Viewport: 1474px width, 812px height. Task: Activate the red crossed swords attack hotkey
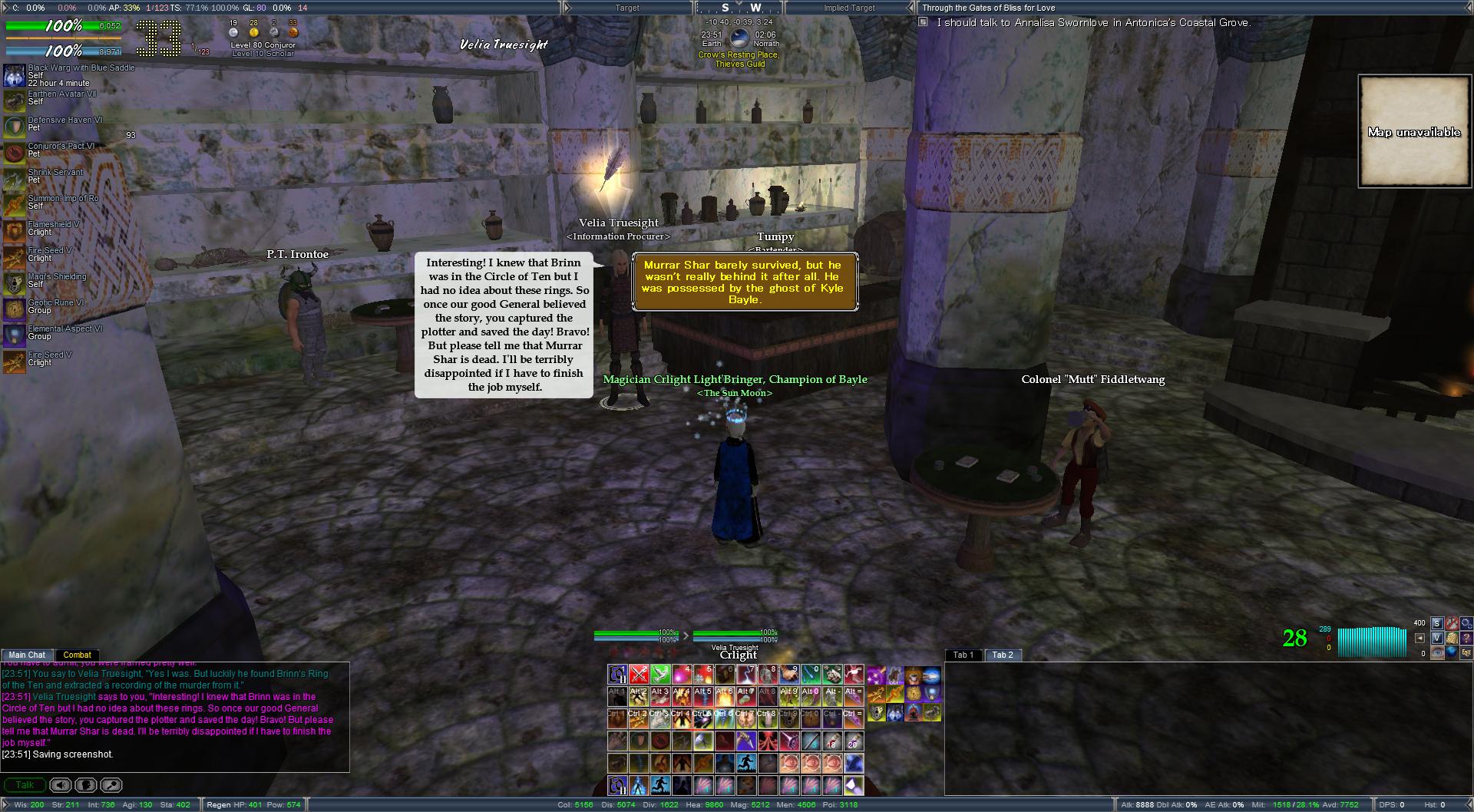point(639,675)
